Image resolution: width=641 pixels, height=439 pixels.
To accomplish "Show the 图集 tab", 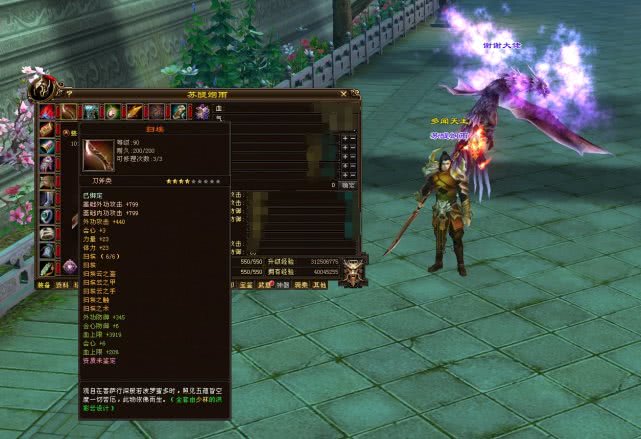I will click(301, 284).
